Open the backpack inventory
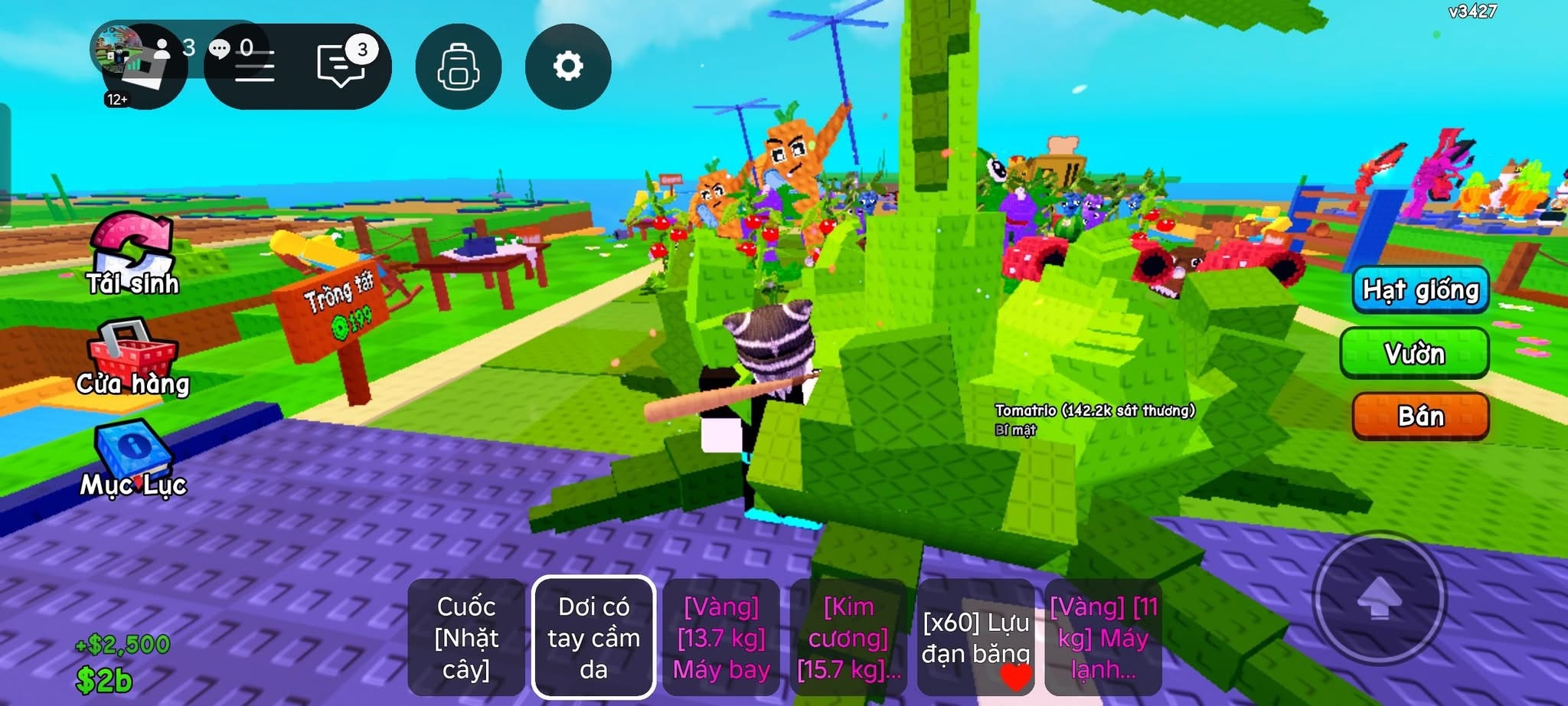The width and height of the screenshot is (1568, 706). coord(458,67)
